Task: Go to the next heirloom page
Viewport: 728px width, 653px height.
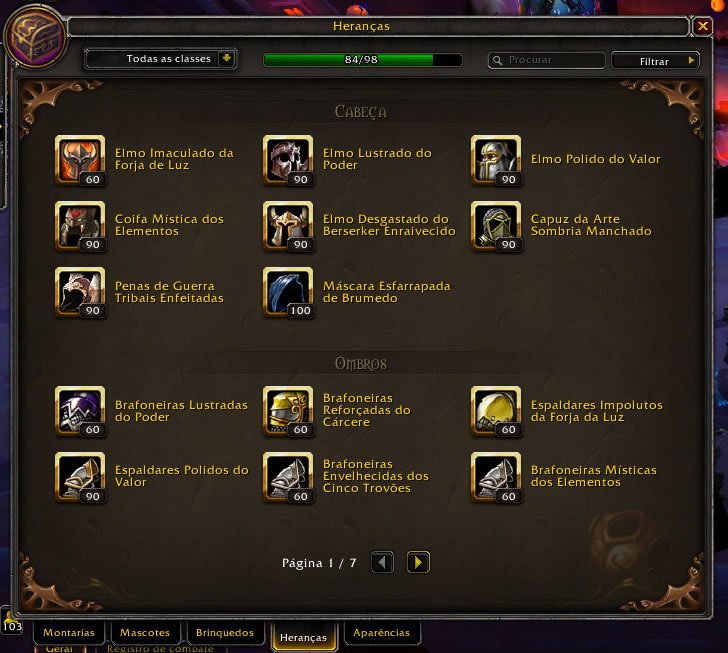Action: click(419, 562)
